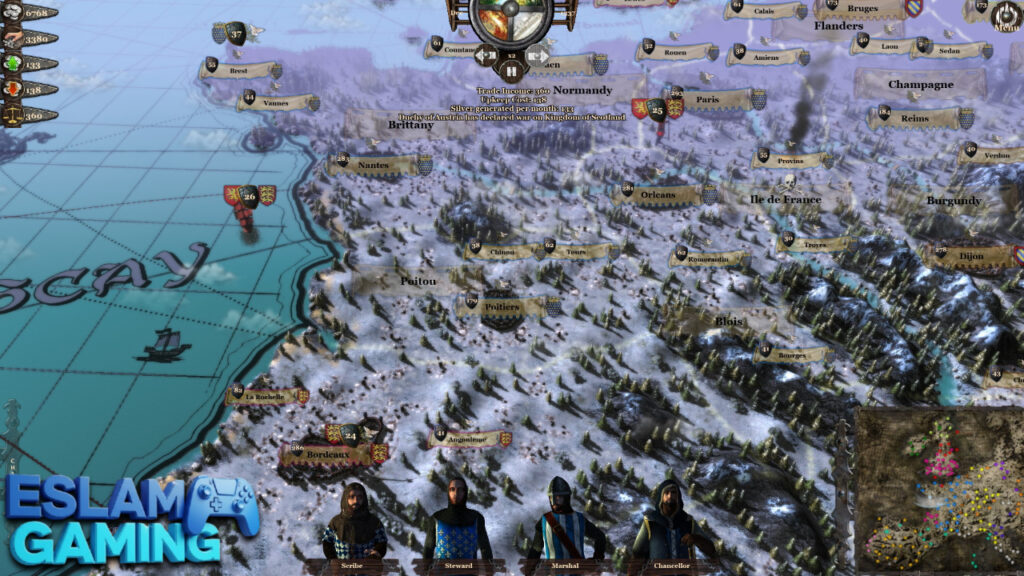Viewport: 1024px width, 576px height.
Task: Select the Orleans city banner
Action: click(661, 194)
